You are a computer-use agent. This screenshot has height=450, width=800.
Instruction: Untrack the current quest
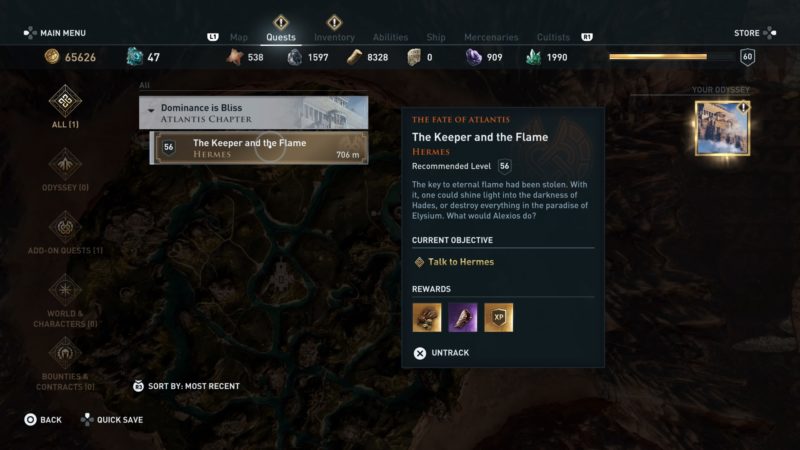coord(441,353)
